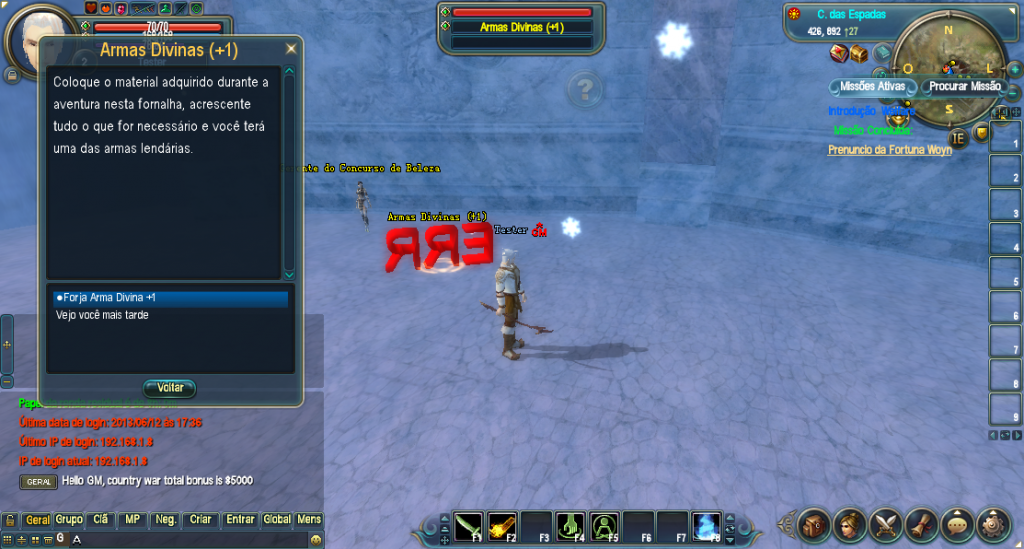The height and width of the screenshot is (549, 1024).
Task: Switch to the Global chat tab
Action: click(x=277, y=520)
